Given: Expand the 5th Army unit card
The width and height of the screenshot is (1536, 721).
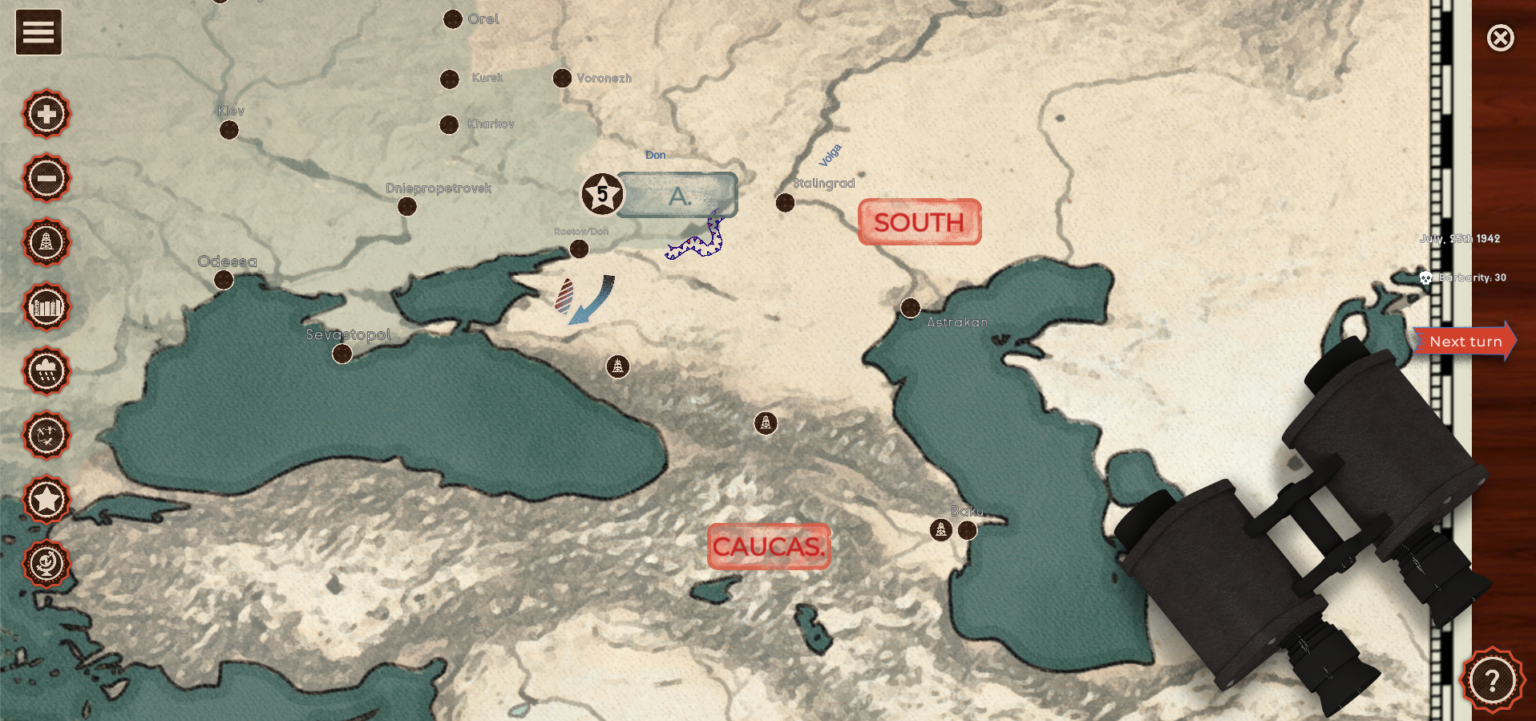Looking at the screenshot, I should tap(676, 194).
